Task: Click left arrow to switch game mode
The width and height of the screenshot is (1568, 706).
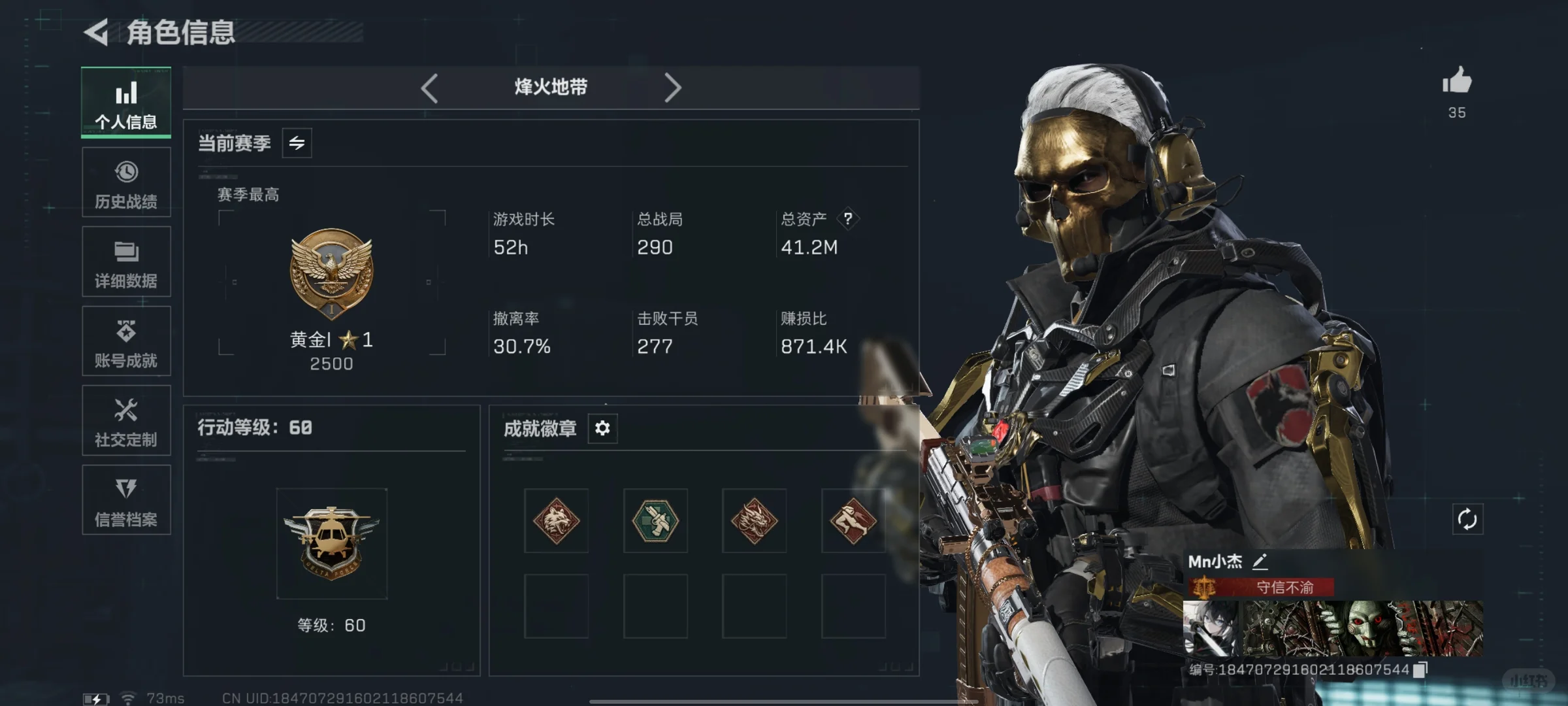Action: click(429, 87)
